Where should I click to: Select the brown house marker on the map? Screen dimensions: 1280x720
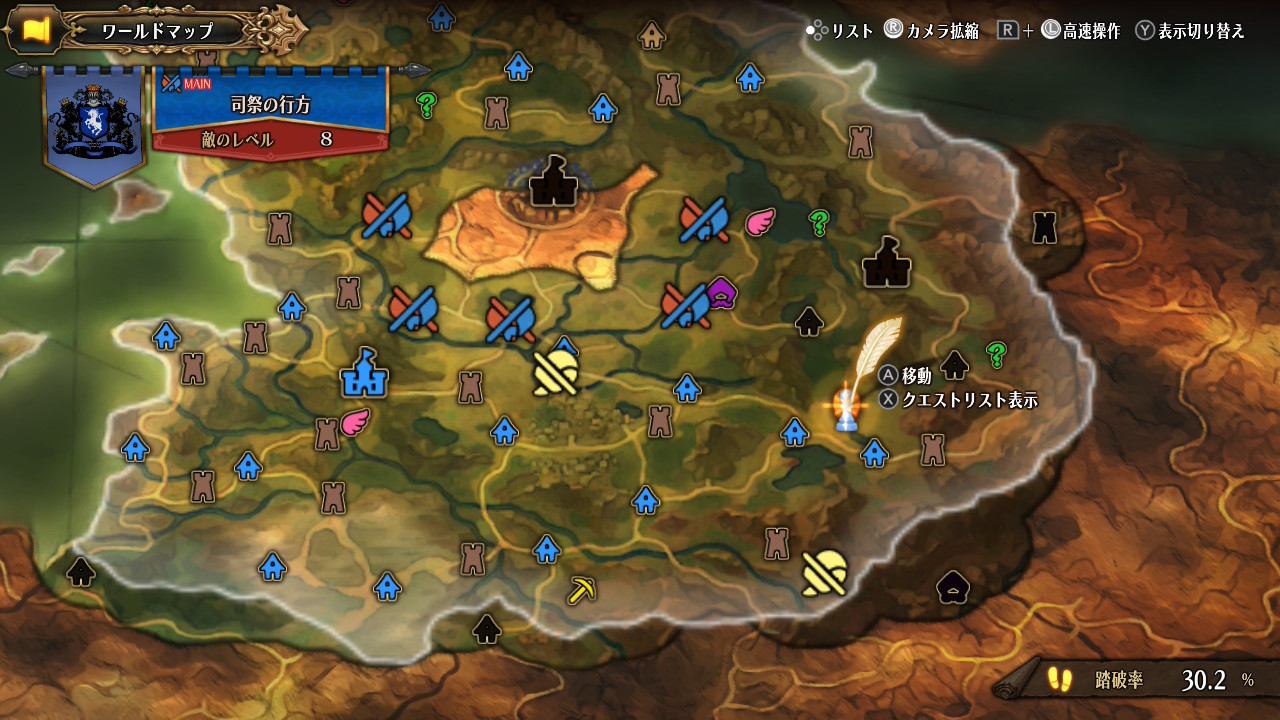point(652,37)
